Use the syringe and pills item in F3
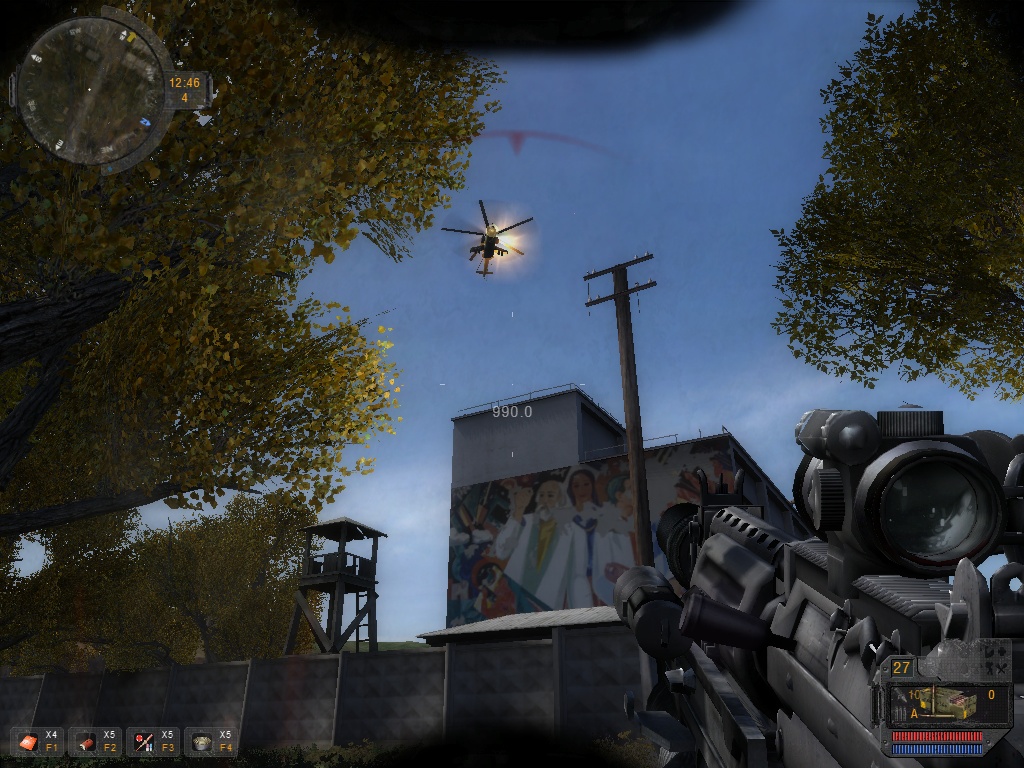Image resolution: width=1024 pixels, height=768 pixels. 144,742
